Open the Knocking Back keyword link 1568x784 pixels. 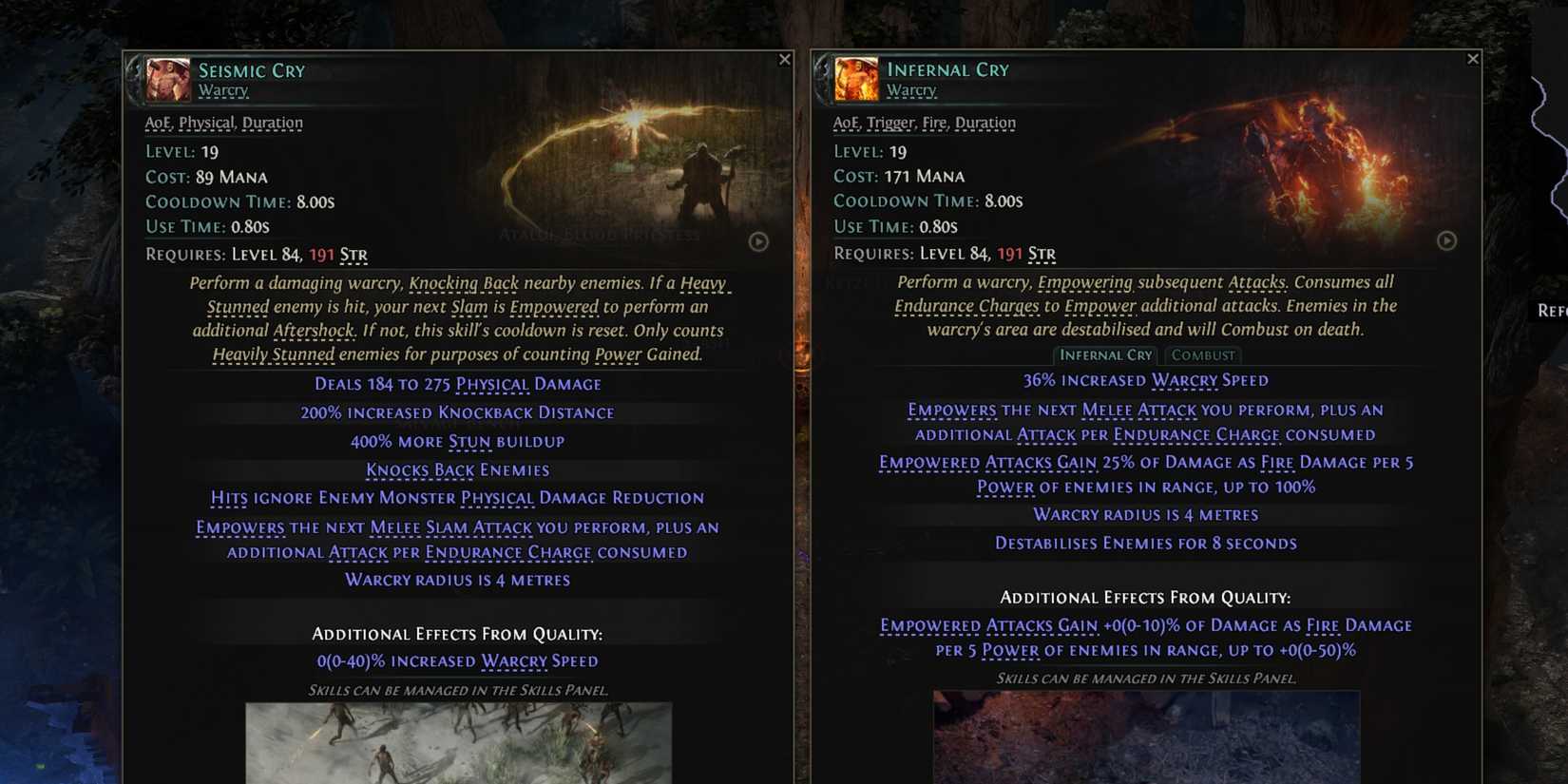pyautogui.click(x=463, y=282)
